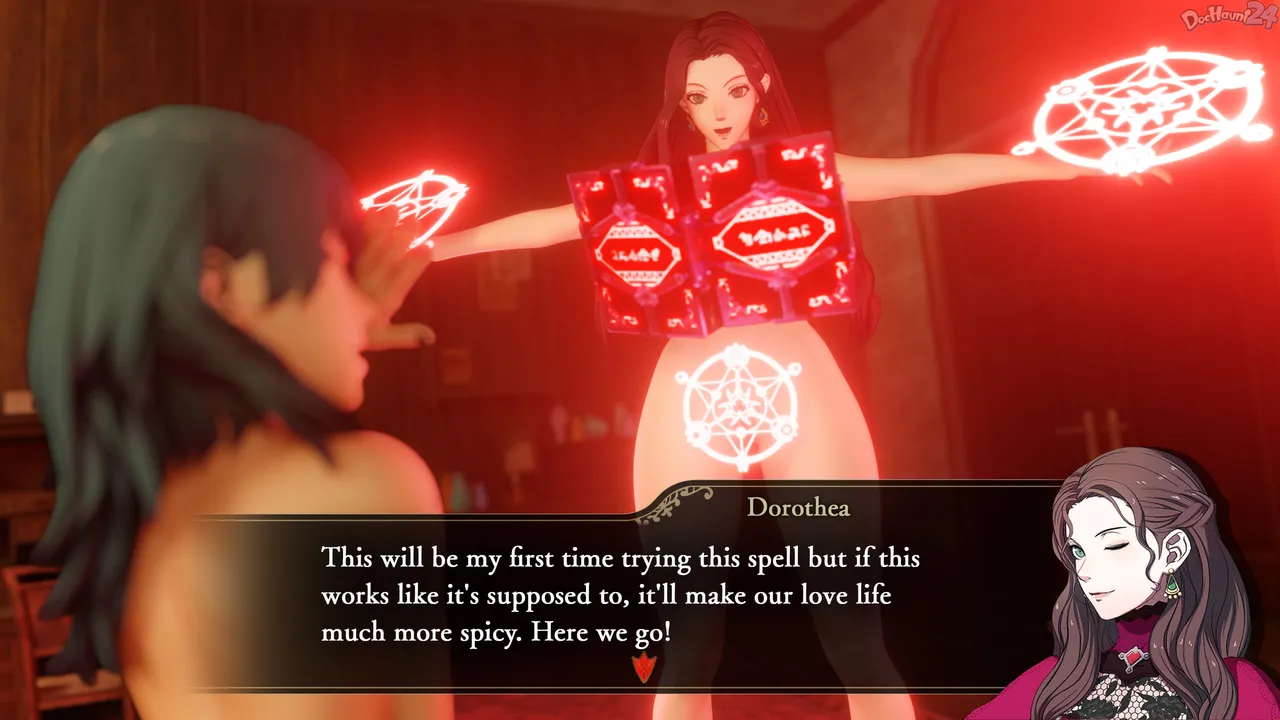Advance dialogue with the red arrow indicator
The image size is (1280, 720).
[x=641, y=667]
